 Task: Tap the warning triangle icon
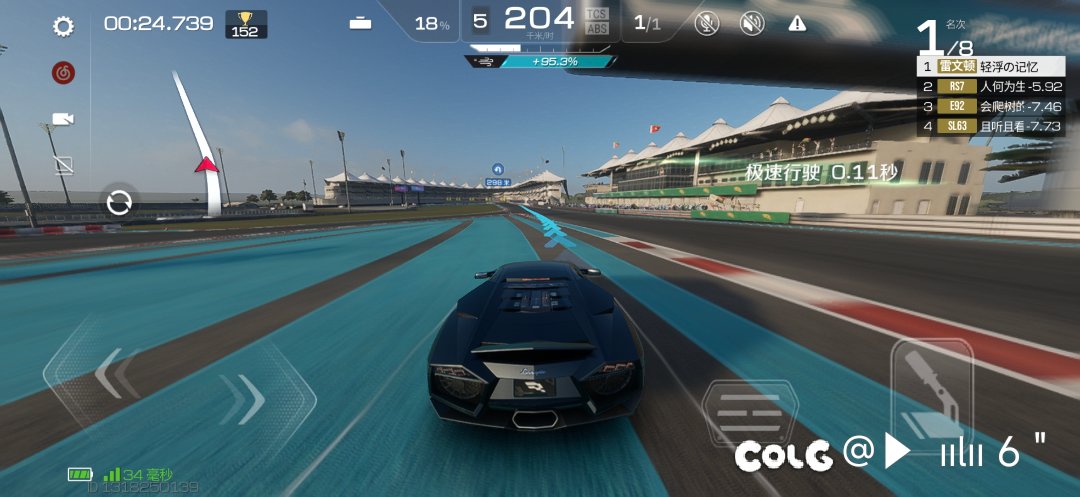point(797,24)
